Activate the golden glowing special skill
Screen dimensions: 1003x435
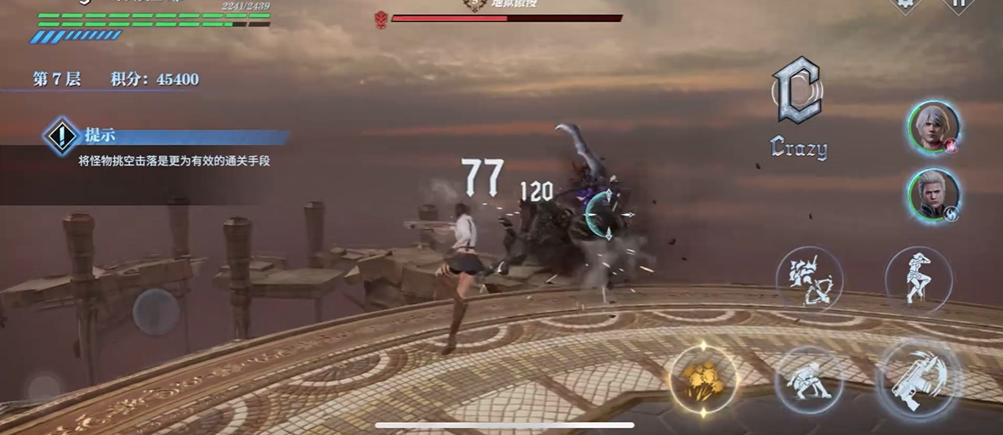[x=703, y=378]
